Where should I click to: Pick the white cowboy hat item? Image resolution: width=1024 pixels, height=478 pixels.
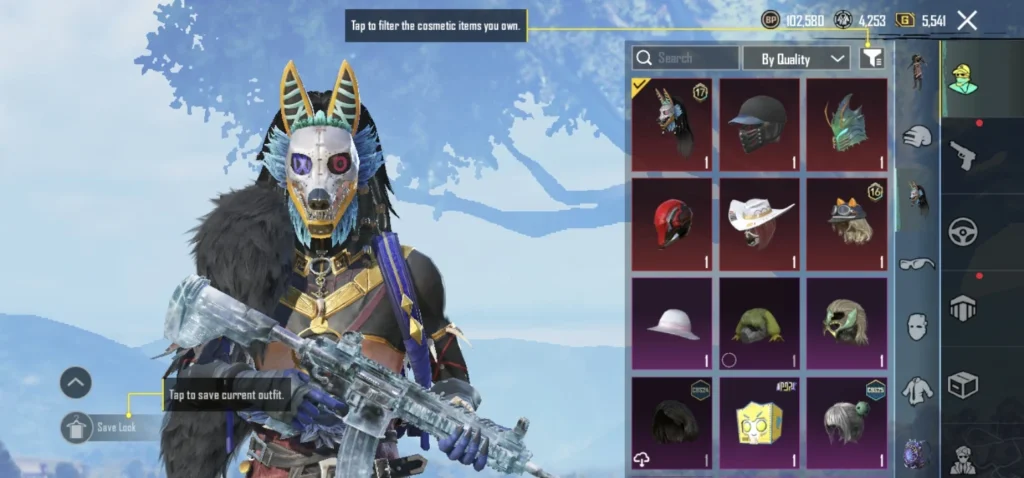click(x=759, y=224)
